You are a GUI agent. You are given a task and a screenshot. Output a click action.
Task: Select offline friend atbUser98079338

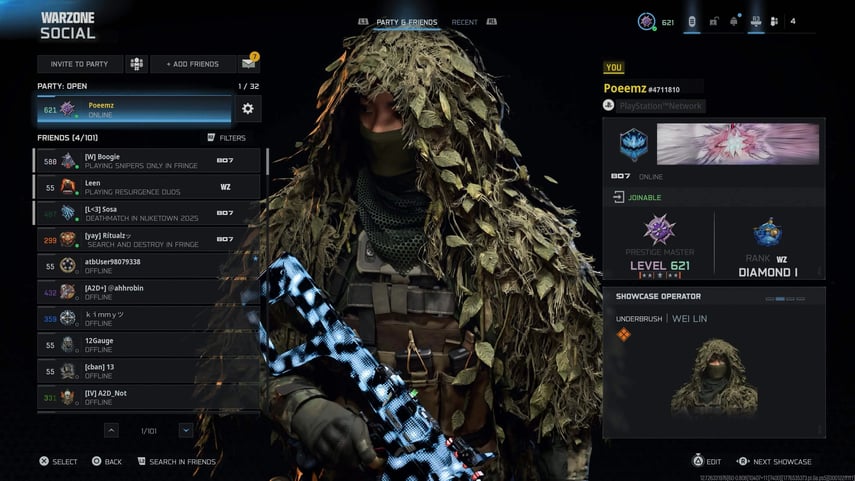pos(147,265)
